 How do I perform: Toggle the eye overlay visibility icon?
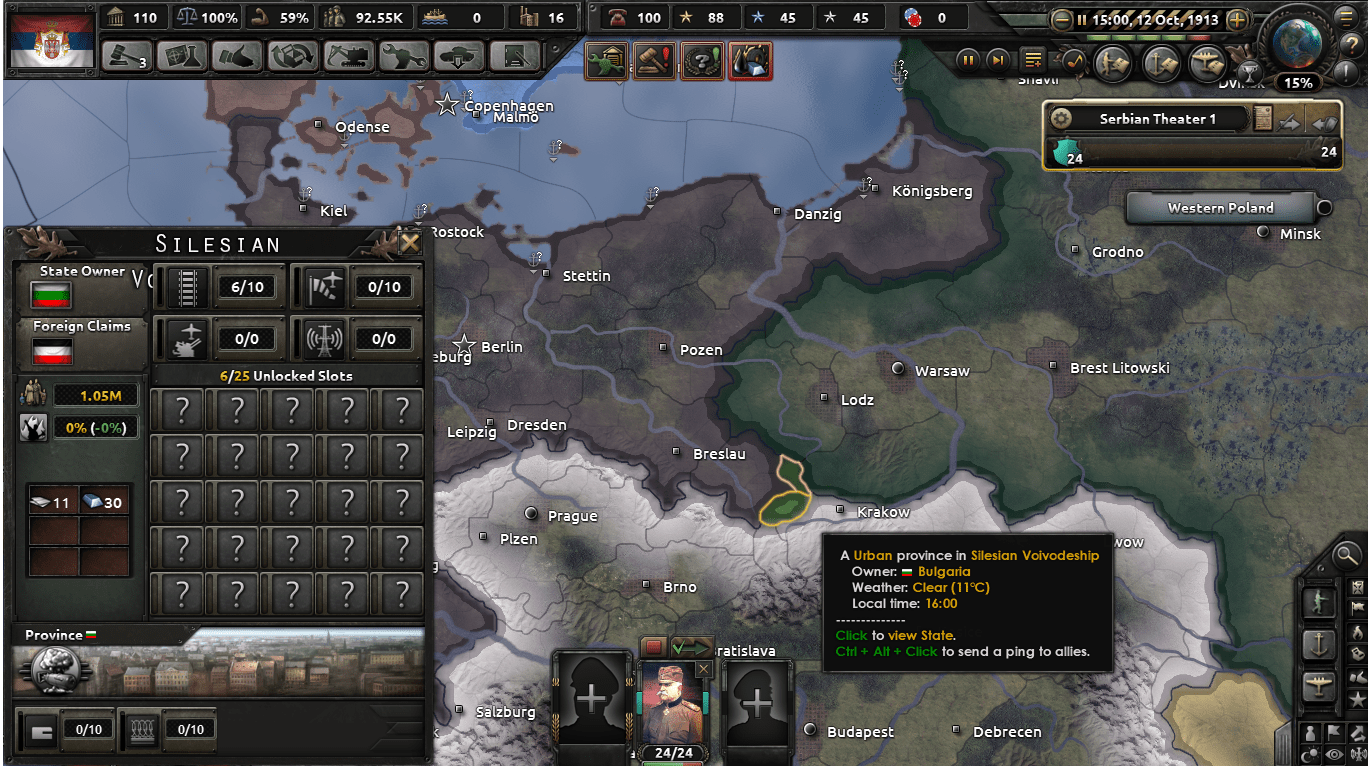pyautogui.click(x=1334, y=754)
